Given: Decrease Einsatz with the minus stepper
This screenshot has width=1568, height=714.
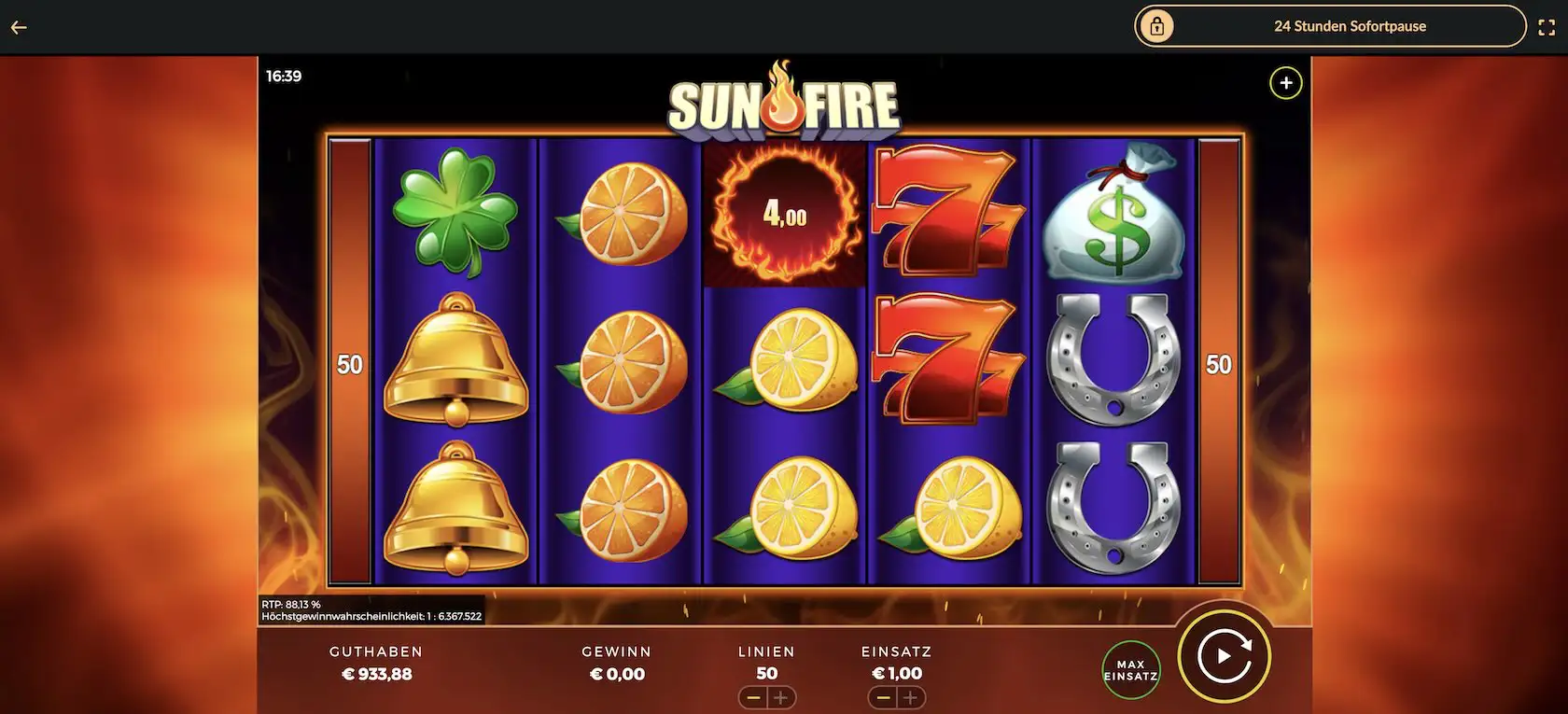Looking at the screenshot, I should point(883,697).
